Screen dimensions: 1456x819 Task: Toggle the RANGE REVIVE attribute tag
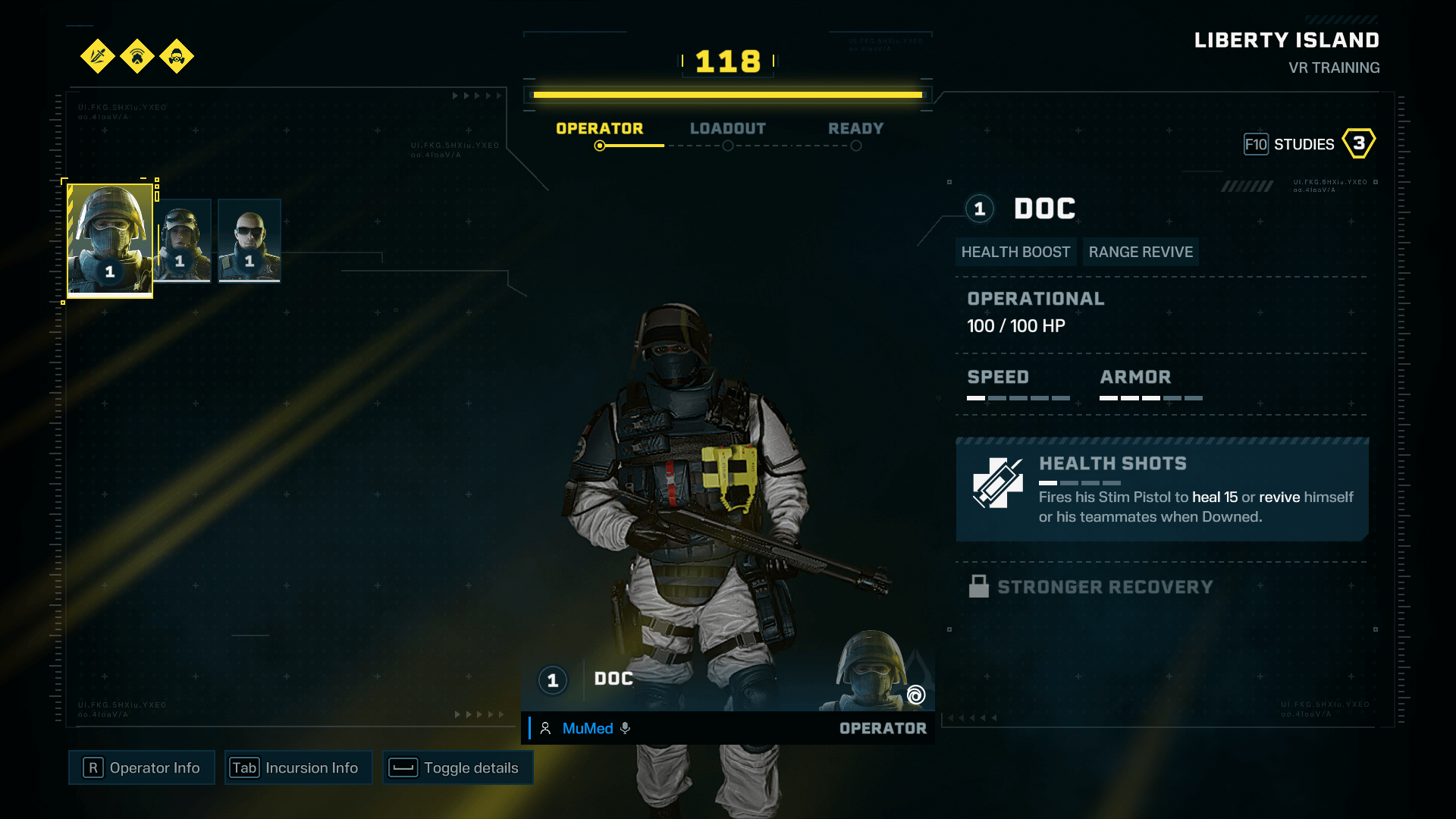[1141, 251]
